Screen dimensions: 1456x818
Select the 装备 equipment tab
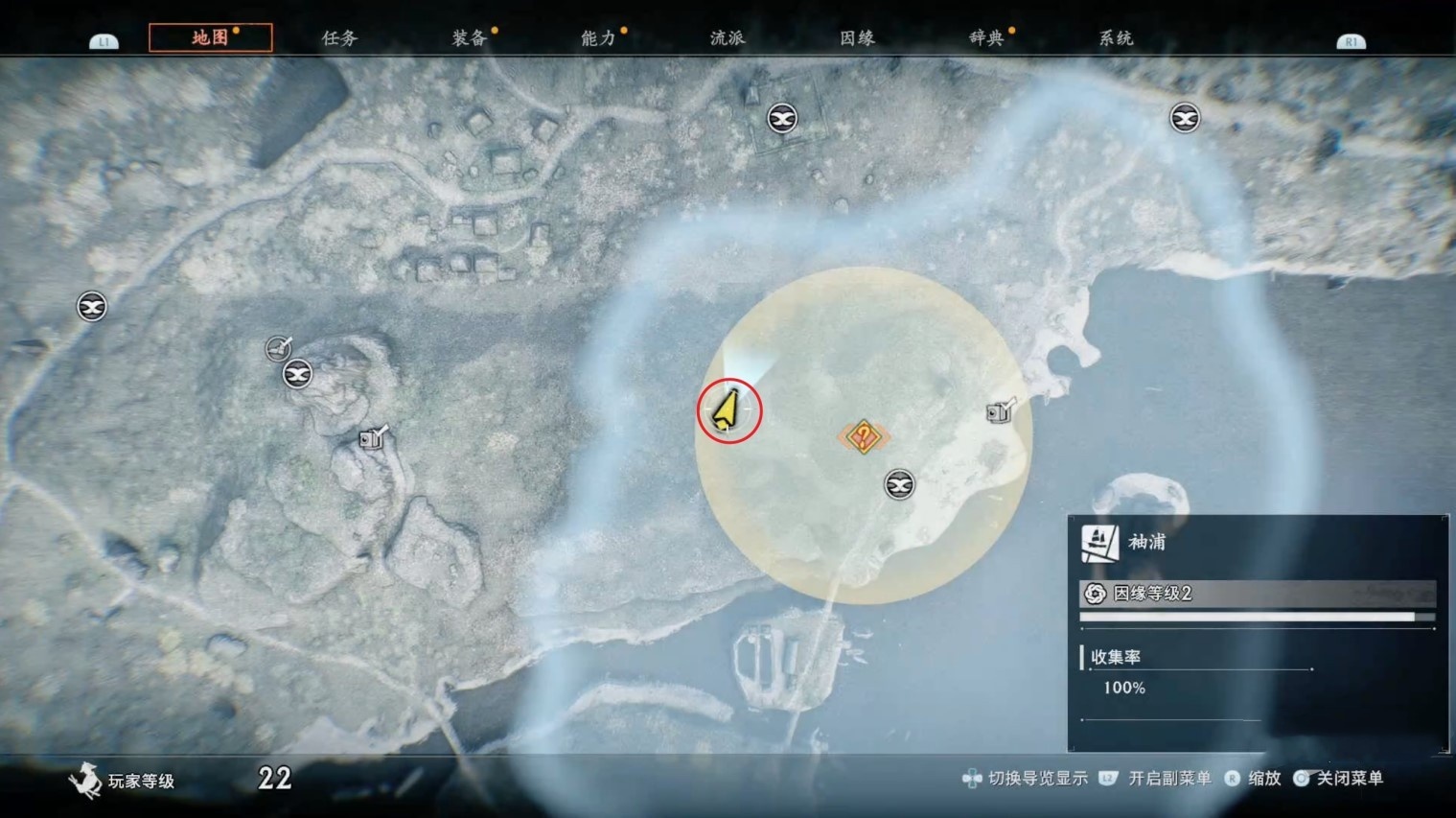470,38
